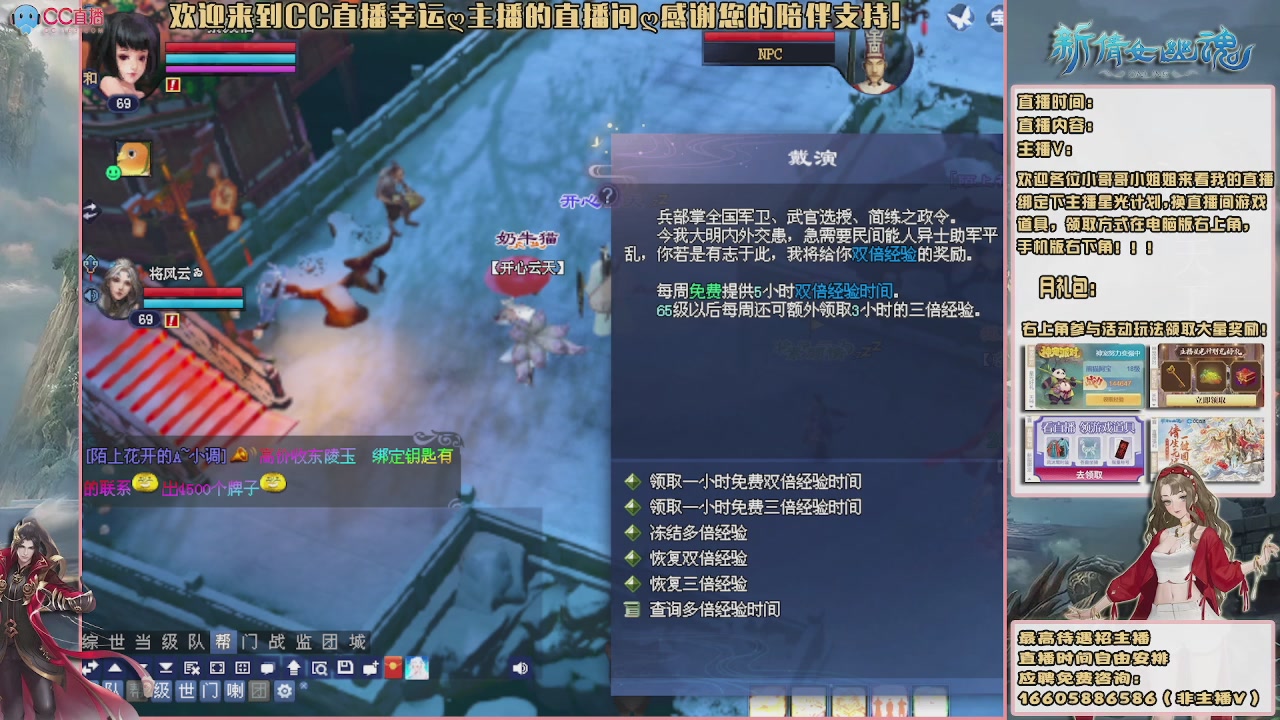Click the scroll icon beside 查询多倍经验时间

coord(632,609)
